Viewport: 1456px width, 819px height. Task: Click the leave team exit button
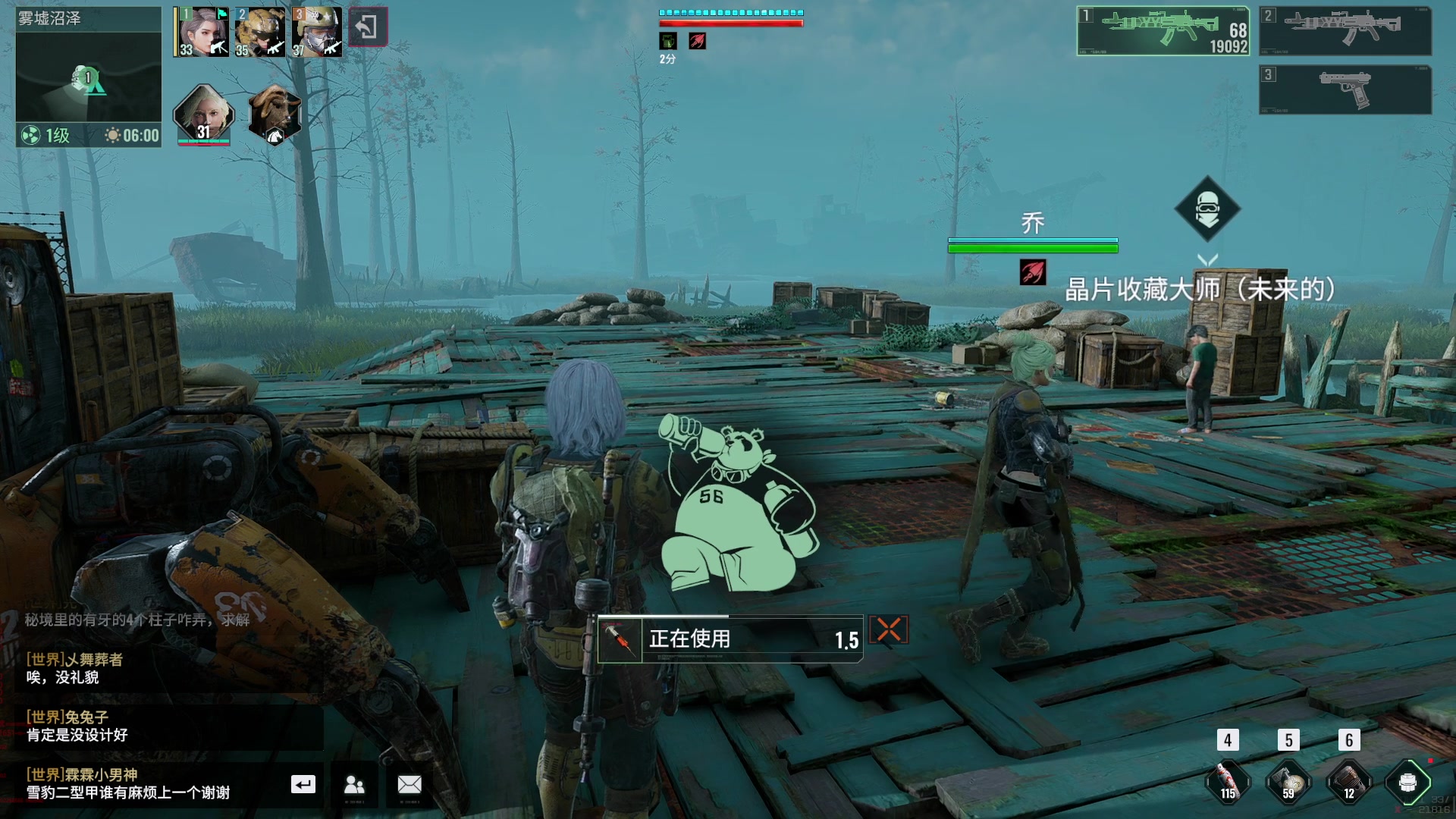[368, 27]
